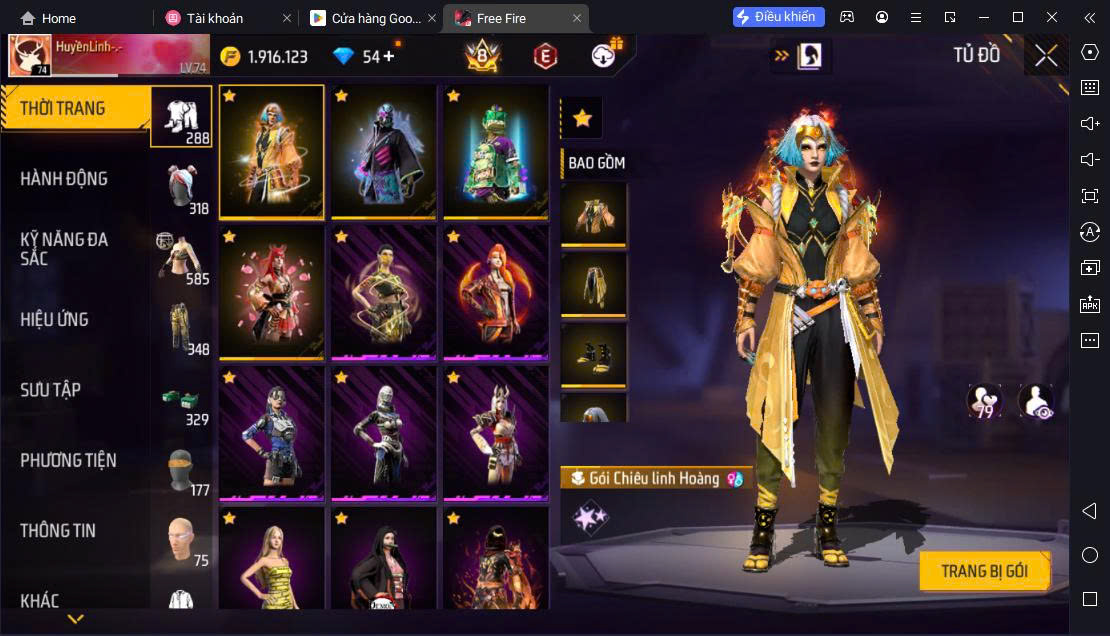Open the player profile HuyềnLinh avatar
1110x636 pixels.
[30, 55]
